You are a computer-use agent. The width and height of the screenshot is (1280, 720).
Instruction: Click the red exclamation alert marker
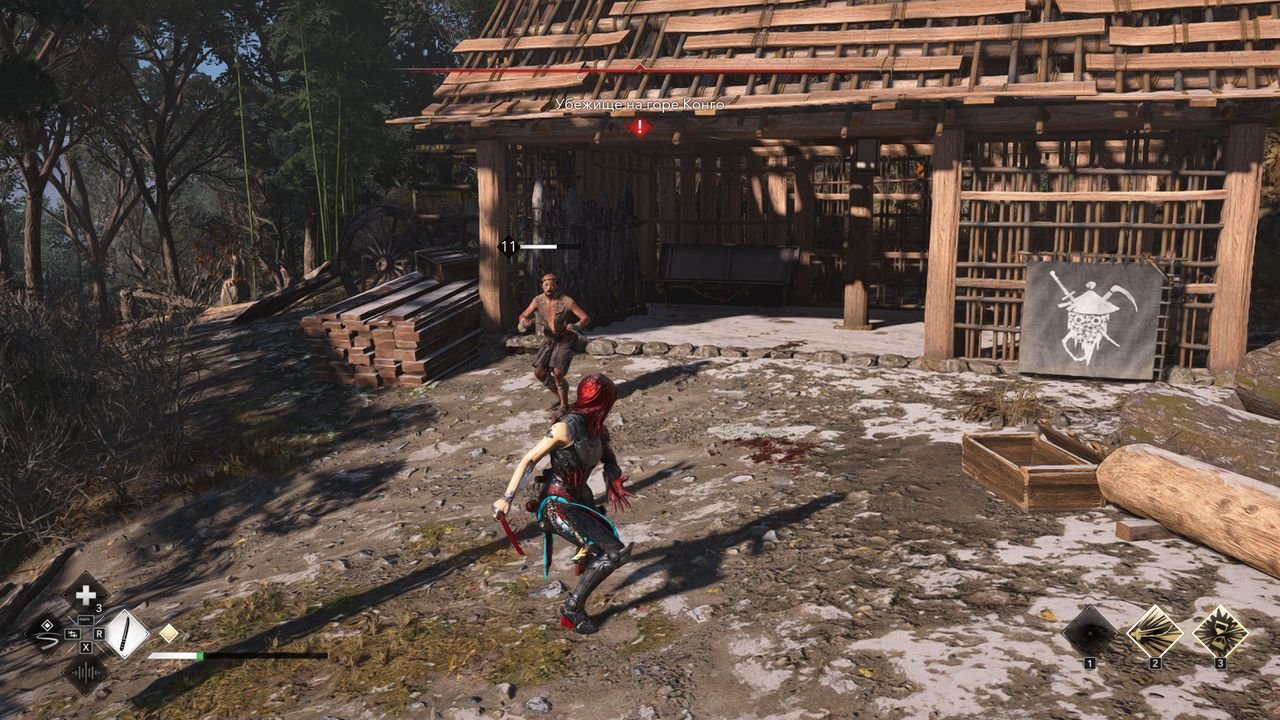coord(639,127)
